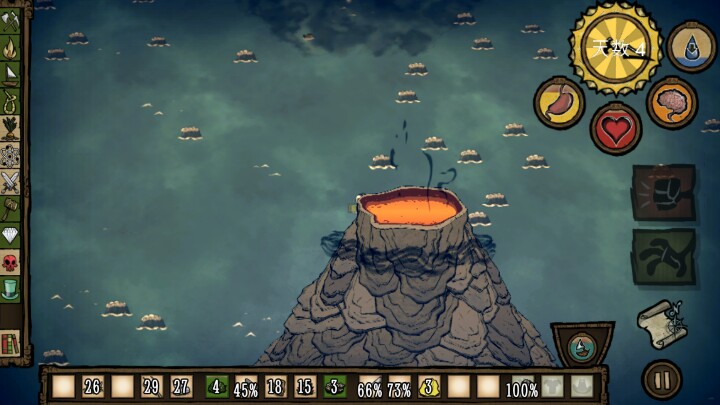Screen dimensions: 720x405
Task: Open the white gem refine tab
Action: (x=11, y=236)
